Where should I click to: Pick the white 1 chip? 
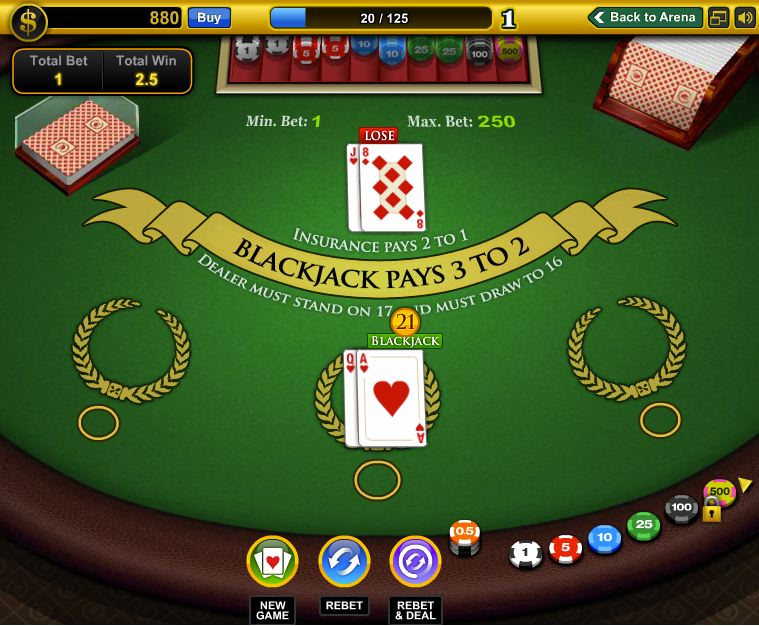pos(526,553)
